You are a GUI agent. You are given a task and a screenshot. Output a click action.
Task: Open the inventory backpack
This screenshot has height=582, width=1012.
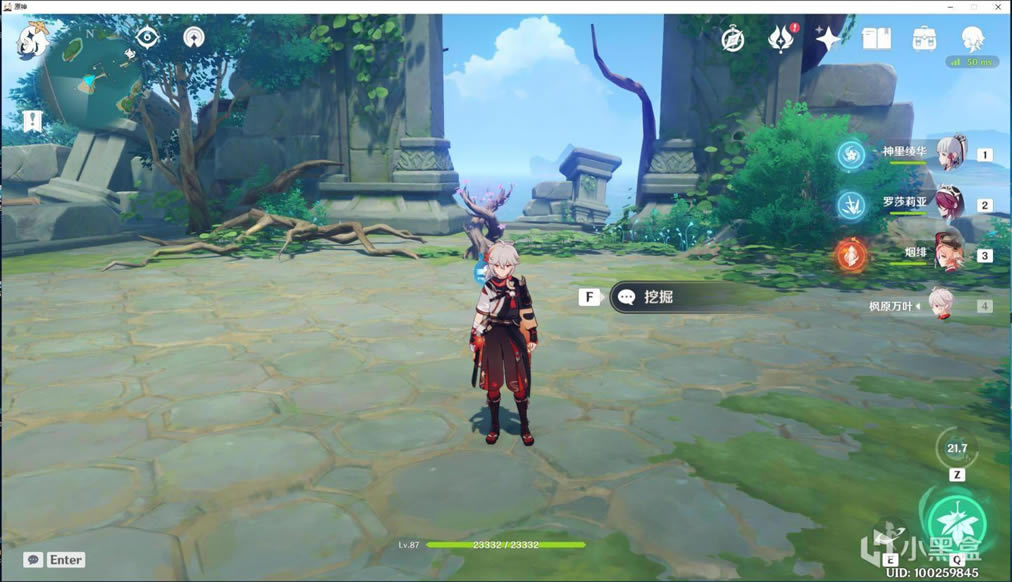924,39
